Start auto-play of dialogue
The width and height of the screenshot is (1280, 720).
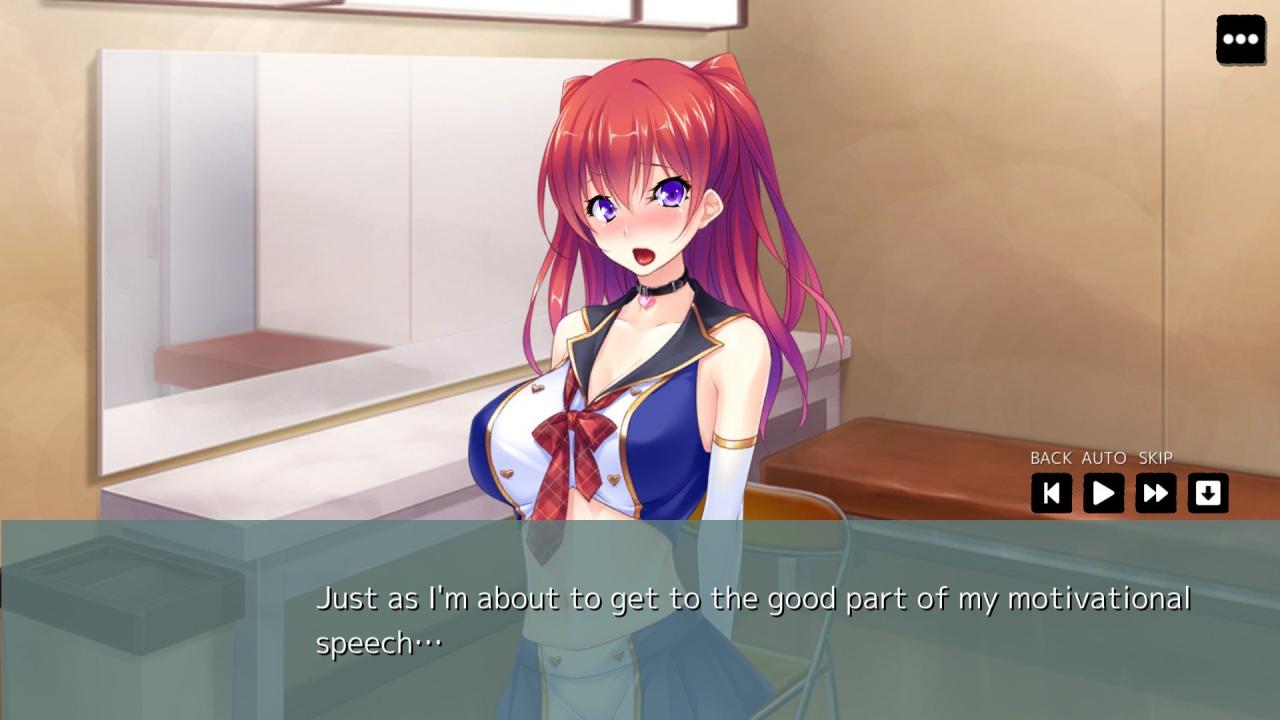coord(1103,493)
